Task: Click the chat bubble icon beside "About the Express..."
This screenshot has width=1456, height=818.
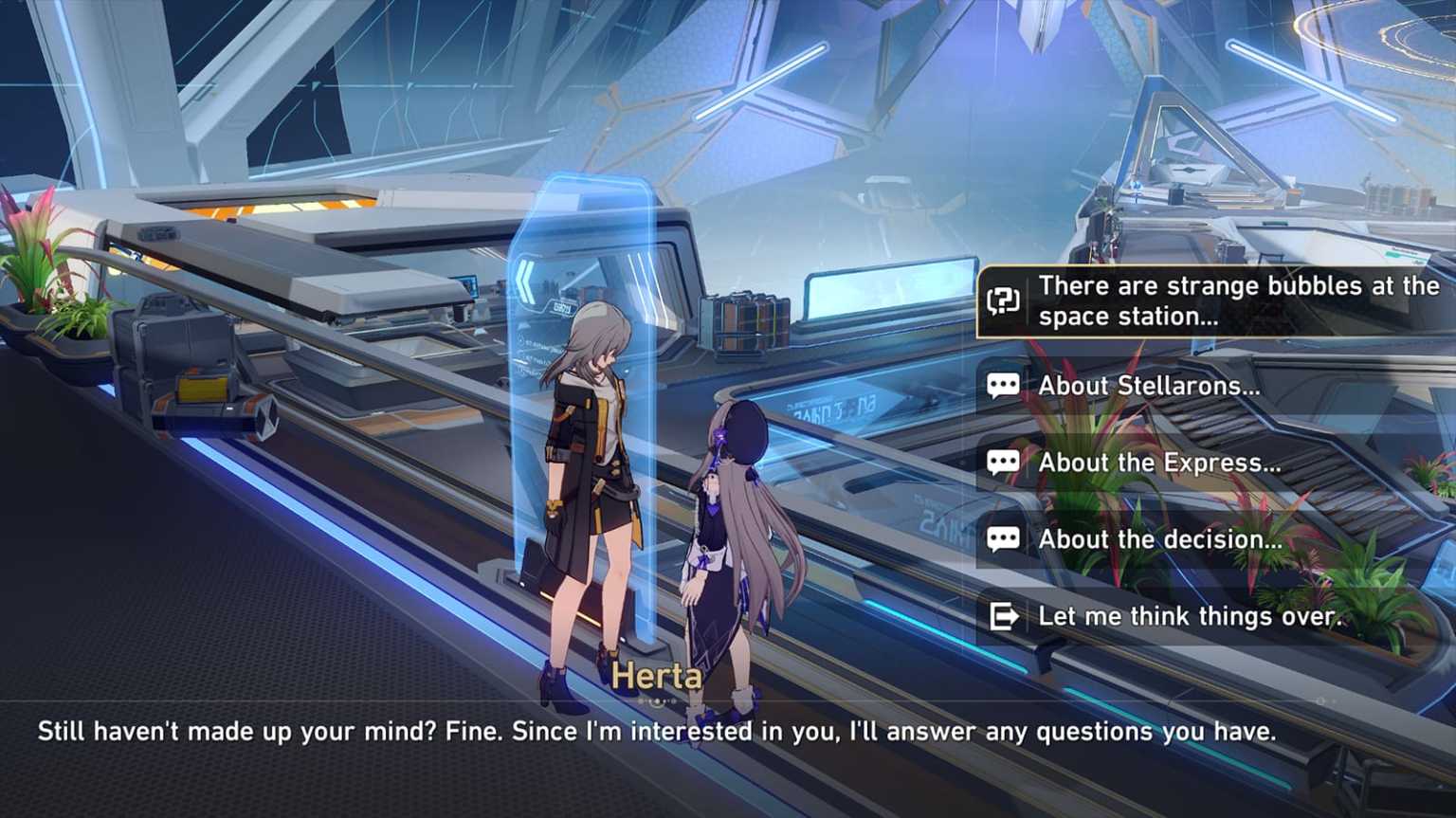Action: tap(1003, 462)
